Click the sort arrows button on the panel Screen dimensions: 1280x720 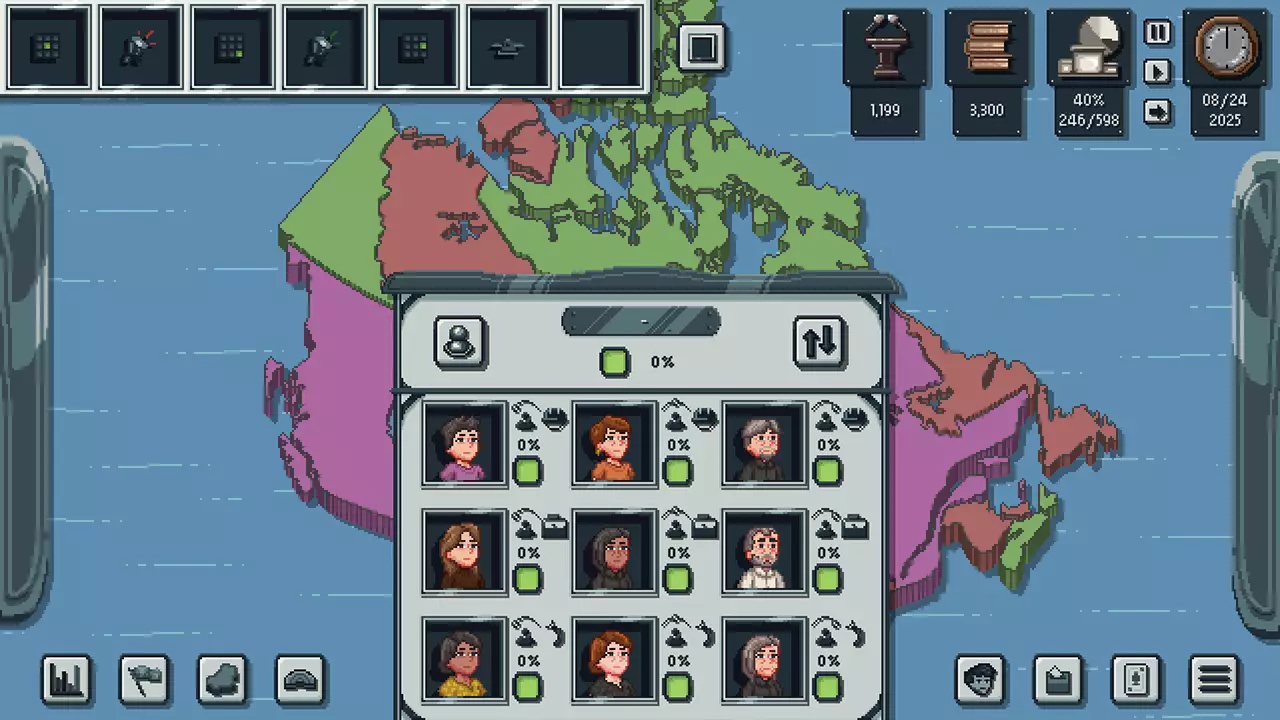(x=819, y=341)
